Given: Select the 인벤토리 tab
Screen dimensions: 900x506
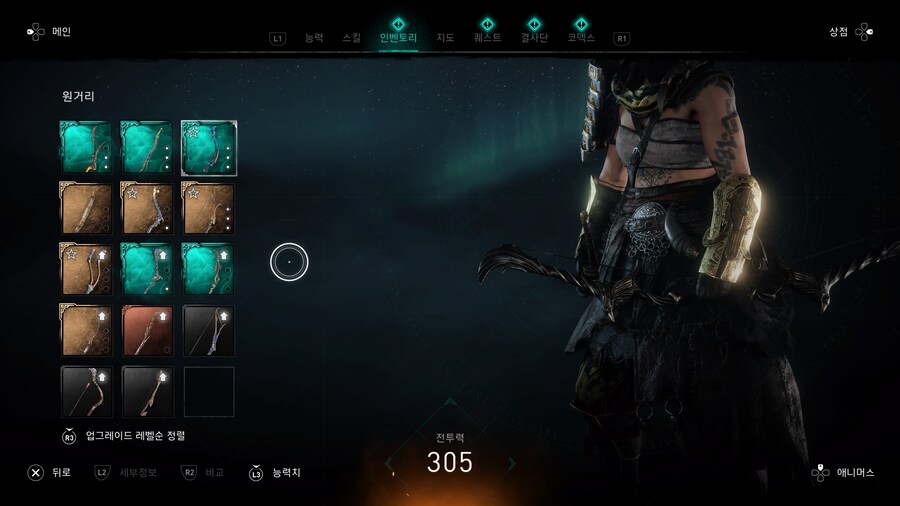Looking at the screenshot, I should click(x=400, y=38).
